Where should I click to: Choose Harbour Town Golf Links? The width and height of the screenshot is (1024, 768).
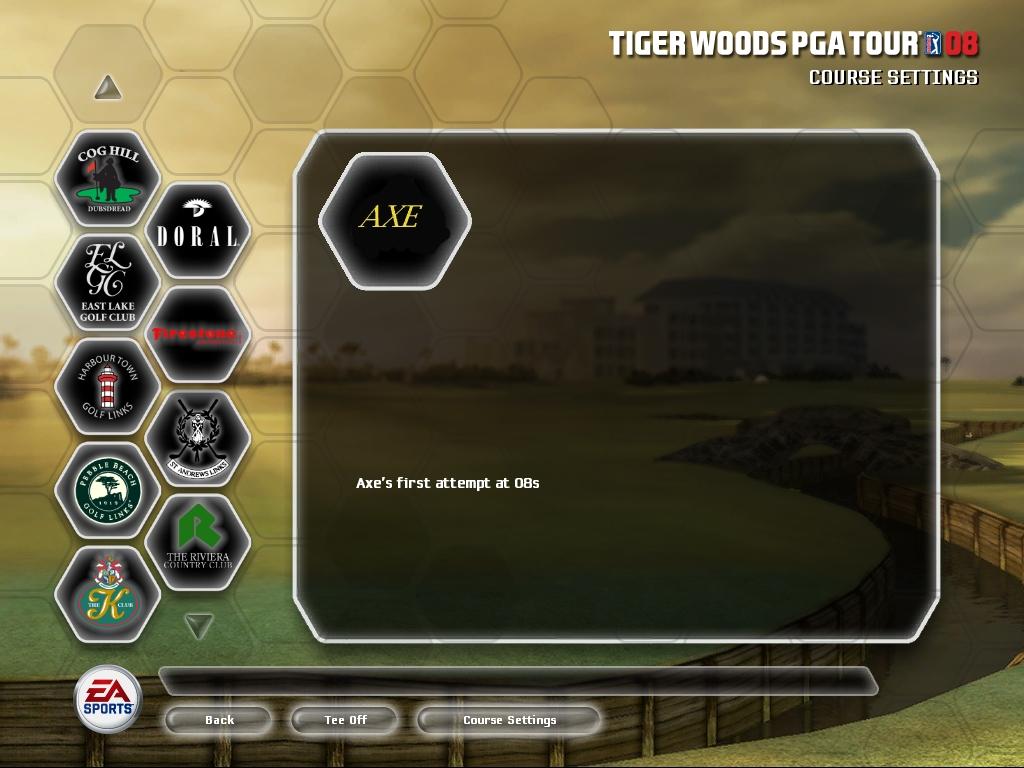point(108,387)
